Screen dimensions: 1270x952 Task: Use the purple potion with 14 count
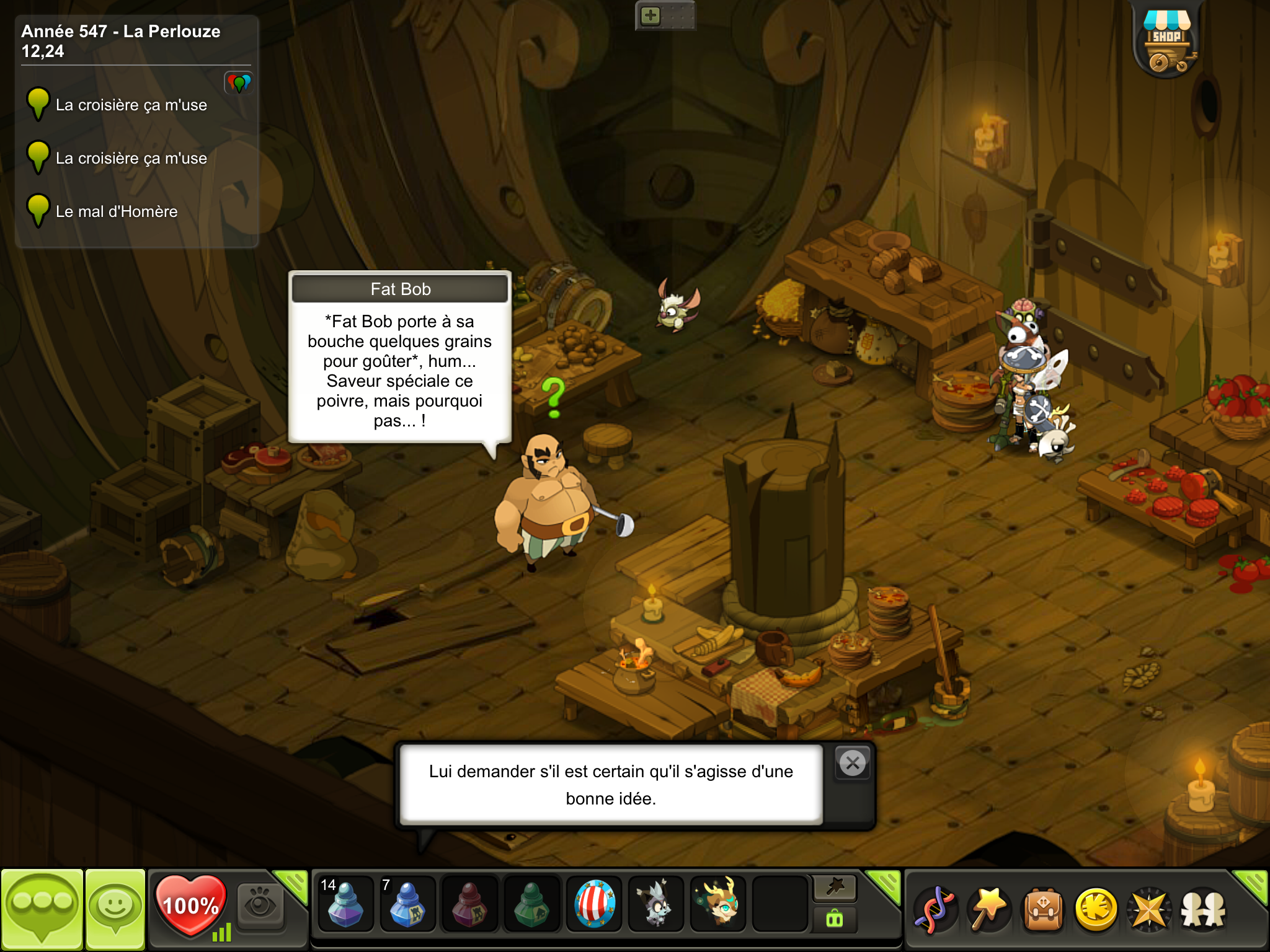pos(345,905)
